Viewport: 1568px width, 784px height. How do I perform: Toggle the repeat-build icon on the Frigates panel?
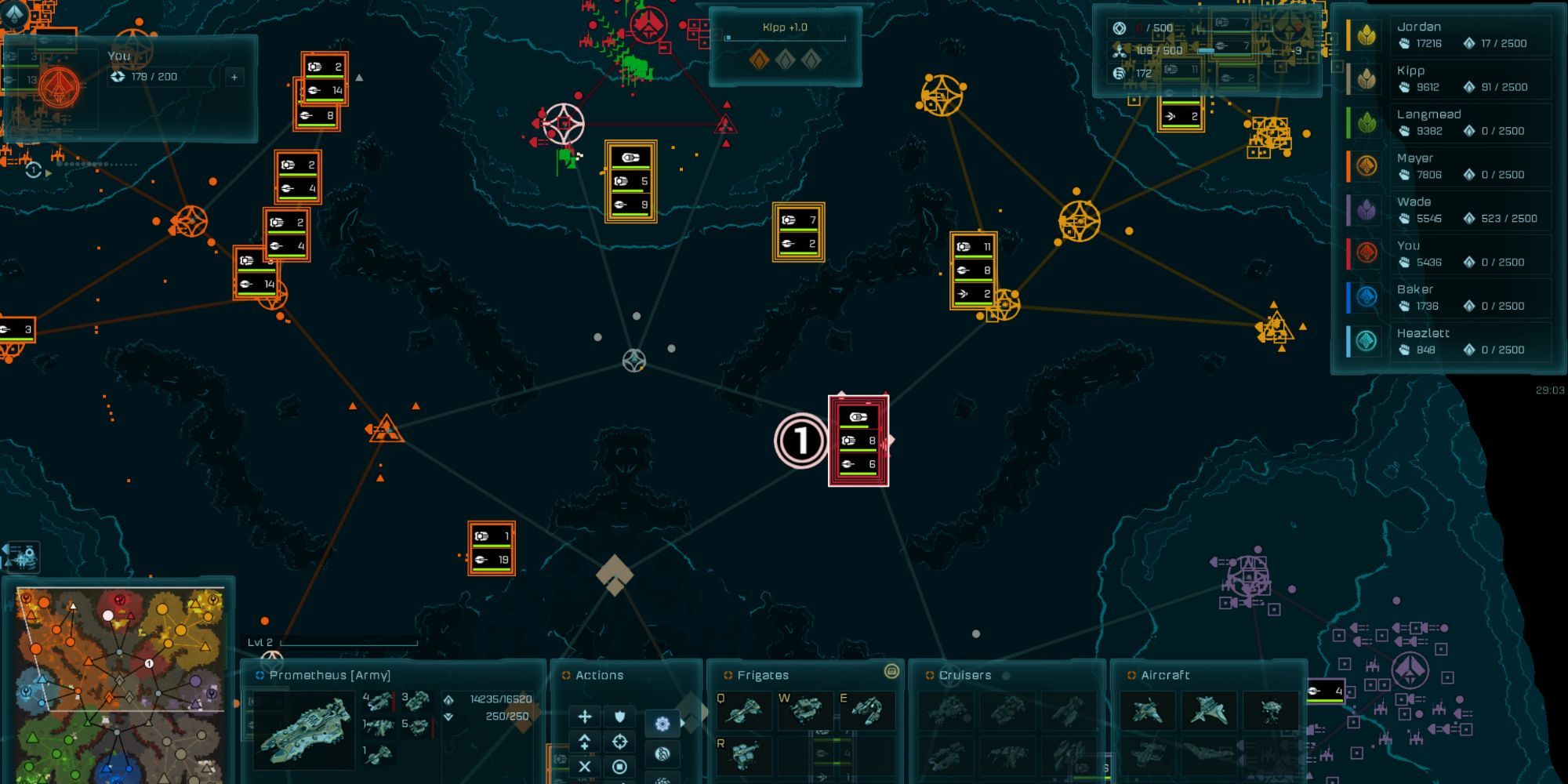pyautogui.click(x=891, y=673)
